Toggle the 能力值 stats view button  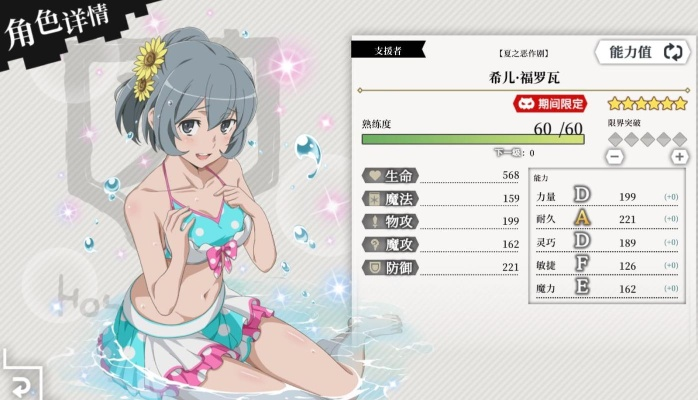(642, 53)
